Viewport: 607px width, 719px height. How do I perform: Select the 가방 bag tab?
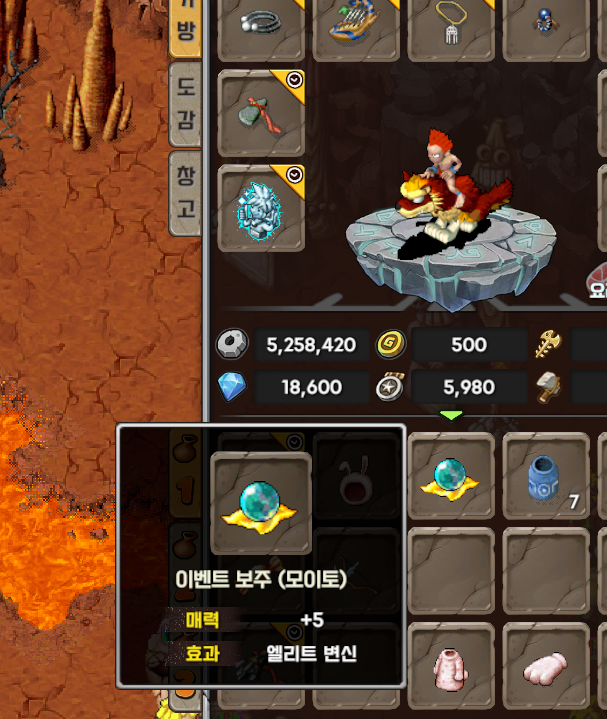[x=185, y=25]
